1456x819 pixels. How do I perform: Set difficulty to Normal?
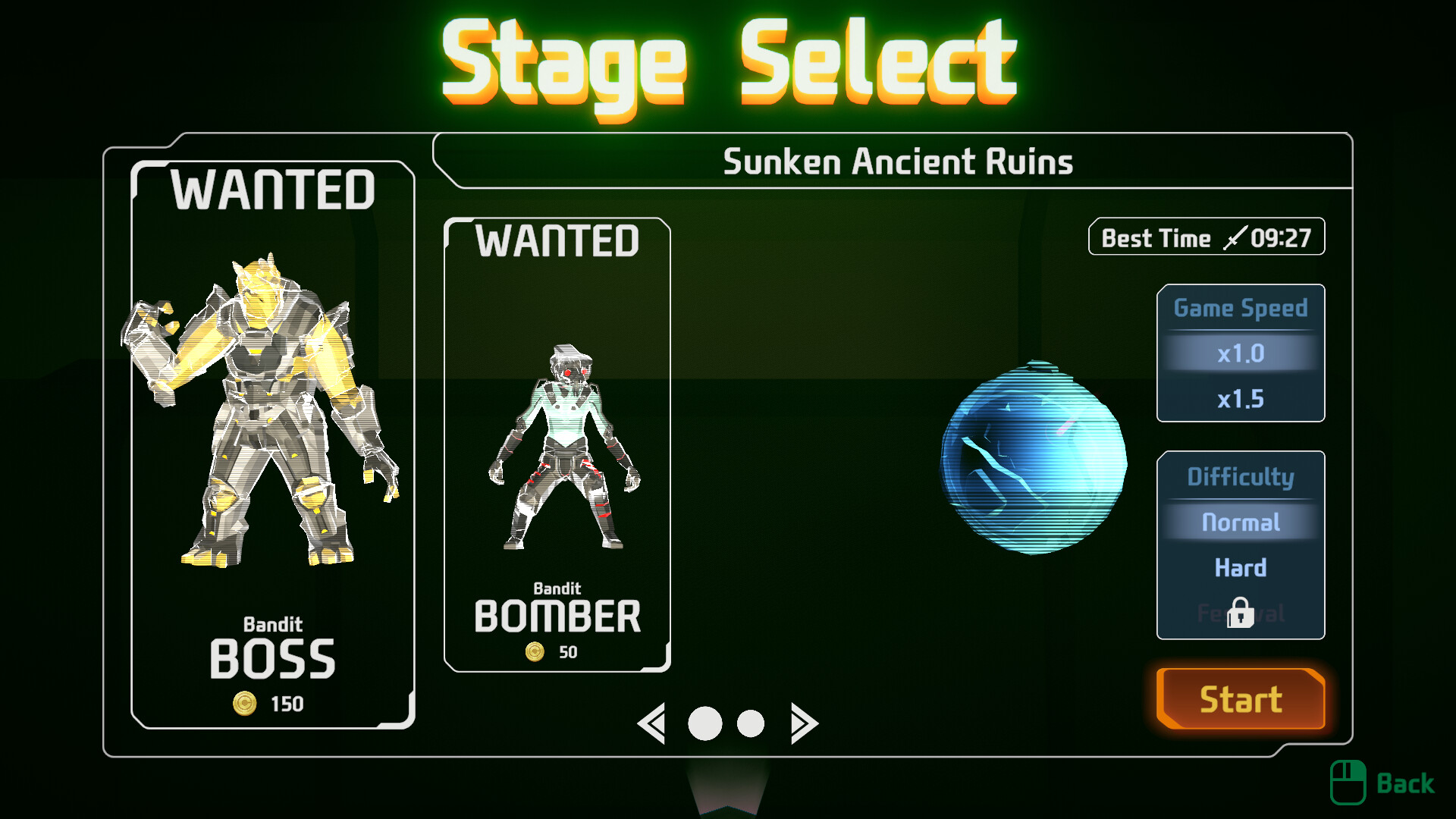pos(1241,522)
